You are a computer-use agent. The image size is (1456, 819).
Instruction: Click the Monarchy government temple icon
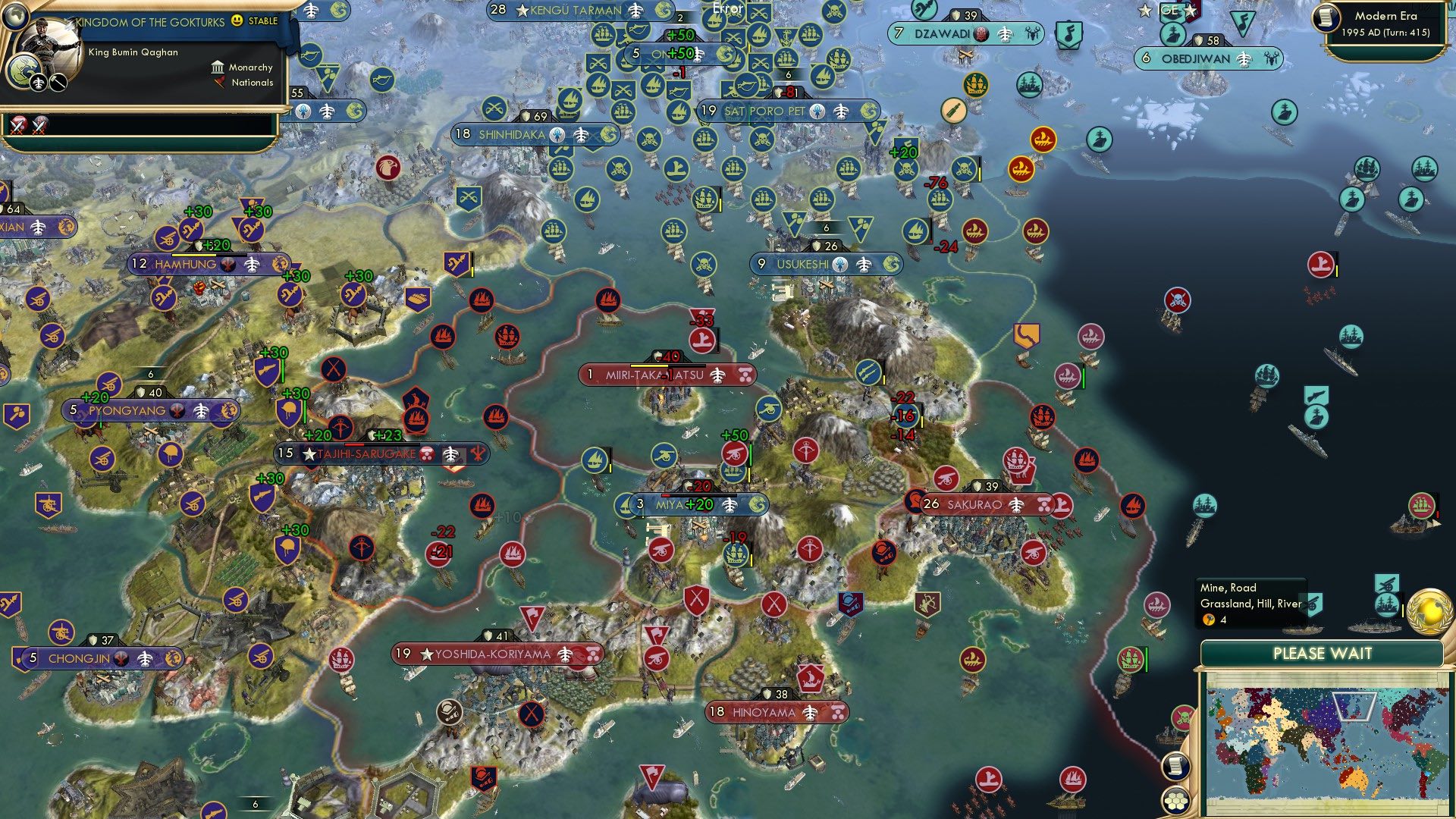218,67
